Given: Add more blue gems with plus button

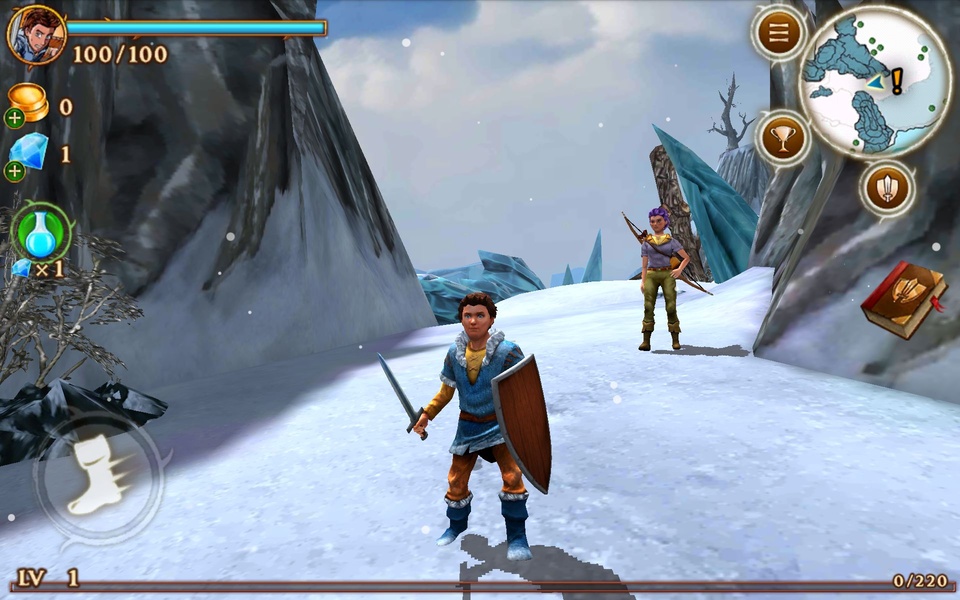Looking at the screenshot, I should (x=14, y=171).
